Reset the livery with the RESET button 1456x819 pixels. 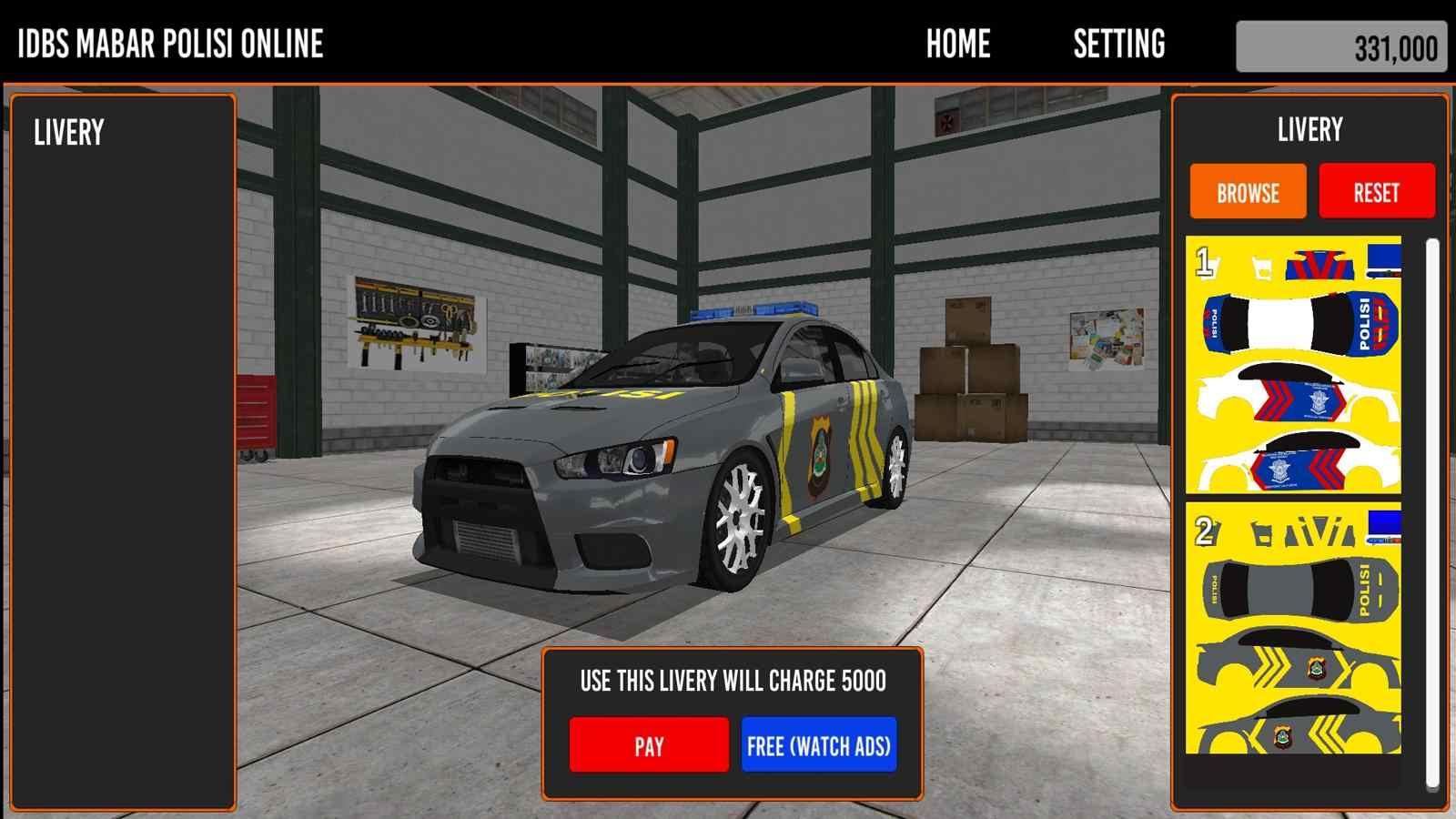(x=1376, y=192)
